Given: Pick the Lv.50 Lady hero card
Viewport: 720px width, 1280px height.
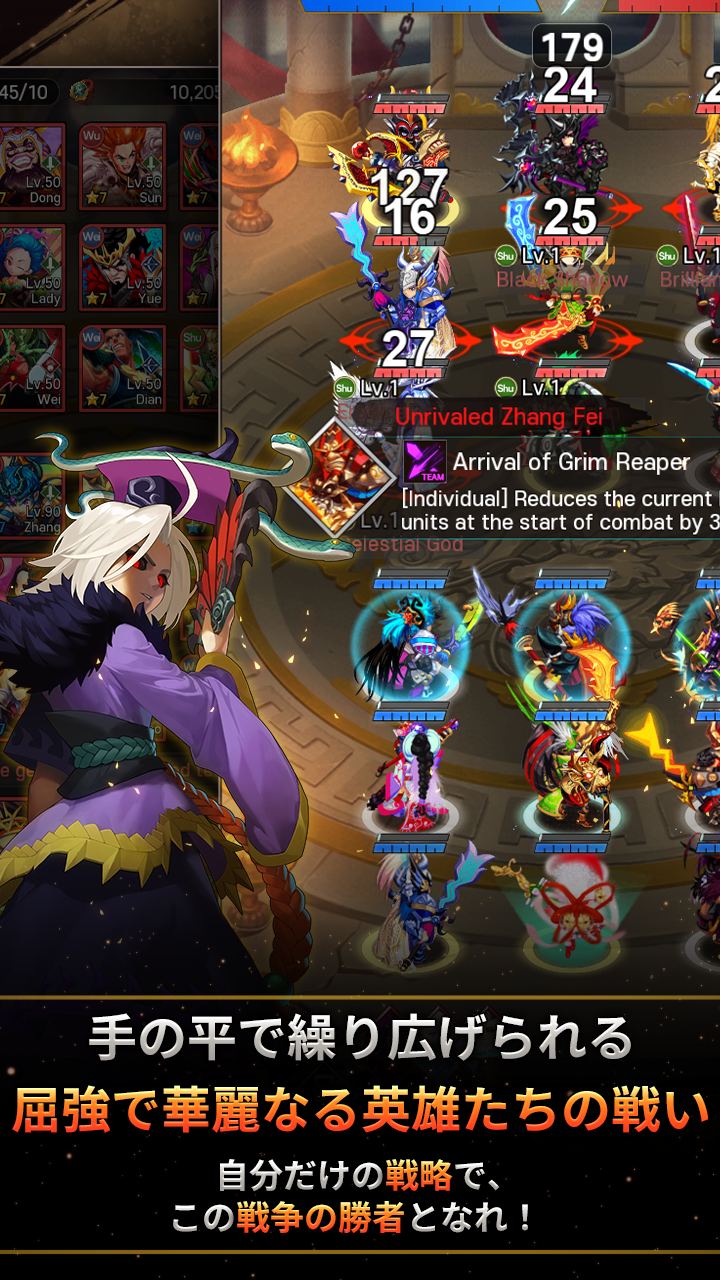Looking at the screenshot, I should tap(33, 267).
